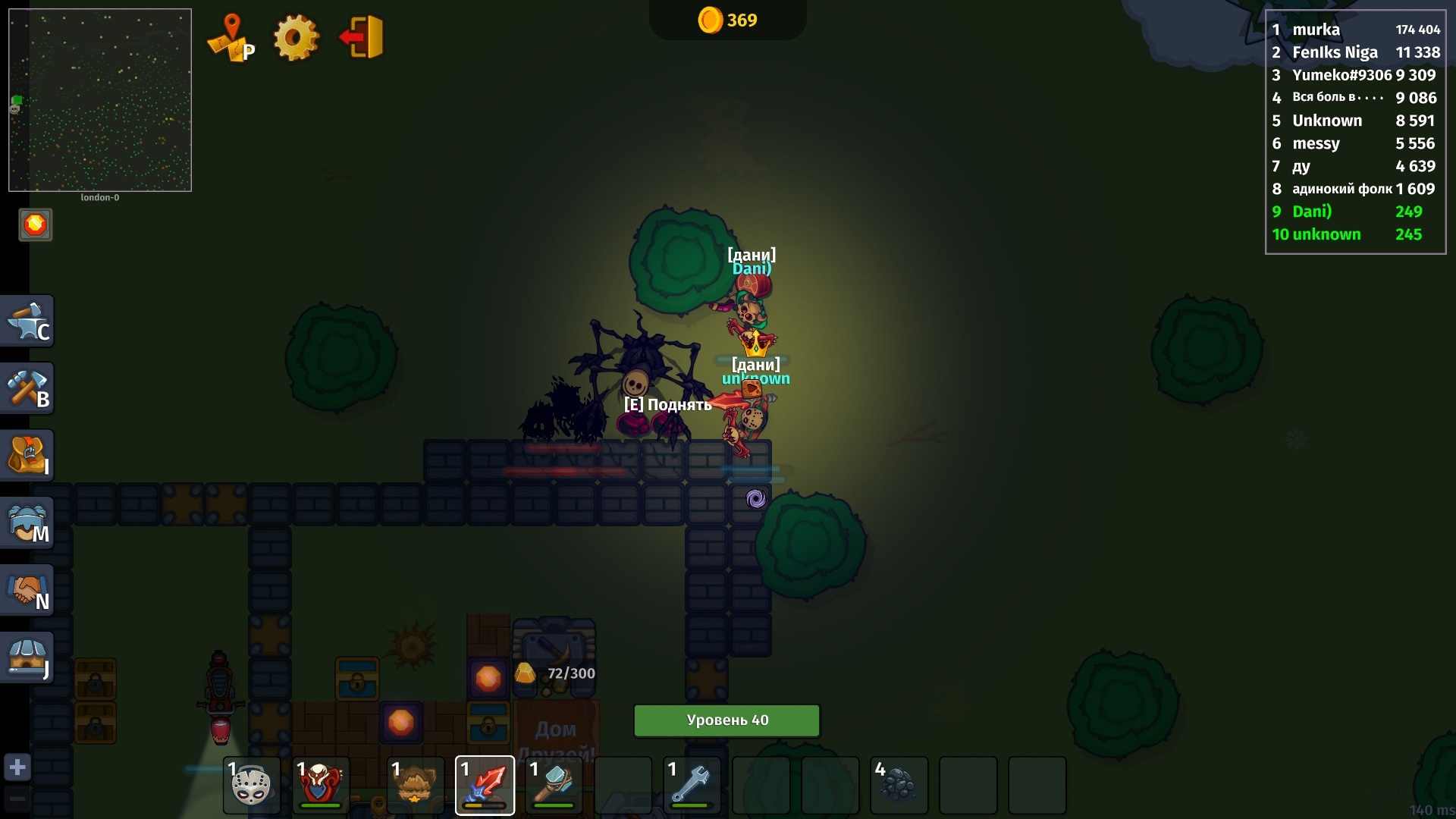
Task: Click the [E] Поднять pickup prompt
Action: click(x=667, y=404)
